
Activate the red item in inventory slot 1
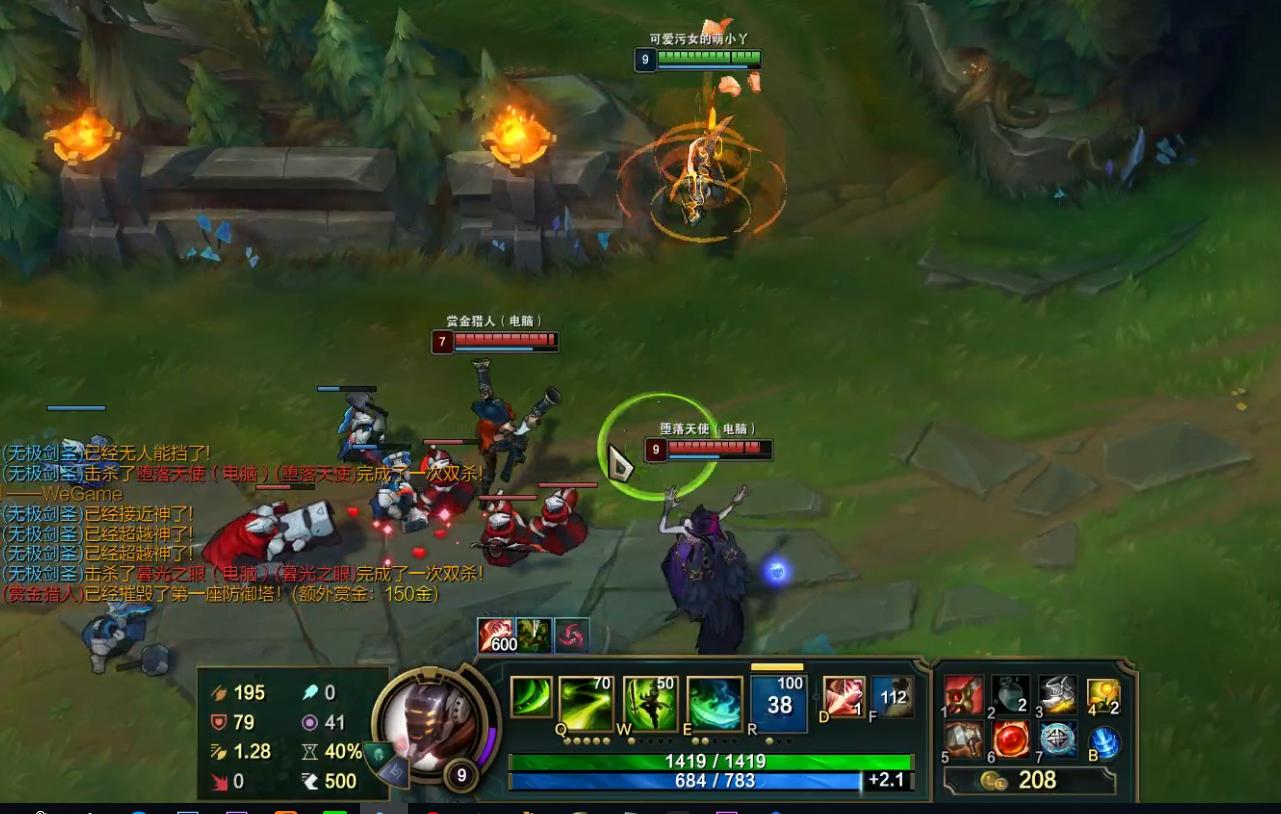tap(963, 693)
